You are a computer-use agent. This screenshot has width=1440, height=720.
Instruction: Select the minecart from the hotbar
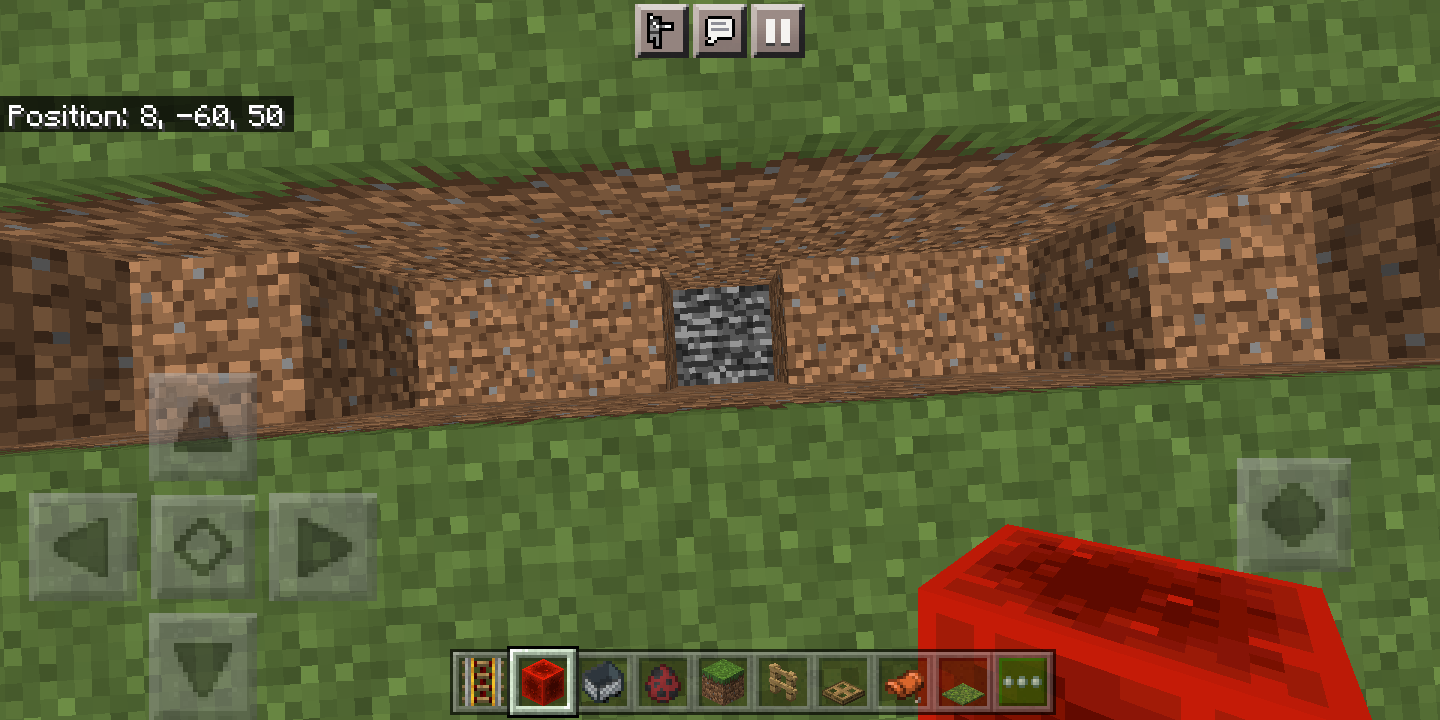[602, 684]
